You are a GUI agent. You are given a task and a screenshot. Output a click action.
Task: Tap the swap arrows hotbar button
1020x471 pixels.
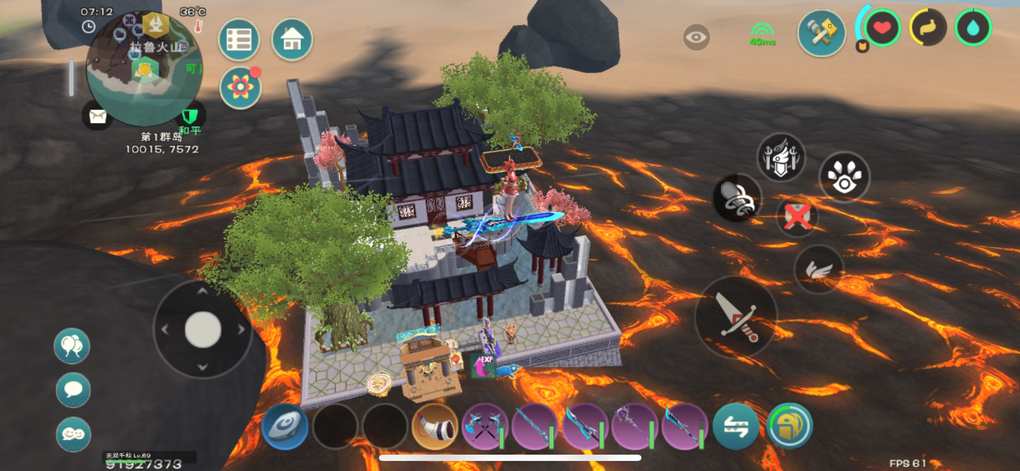736,426
